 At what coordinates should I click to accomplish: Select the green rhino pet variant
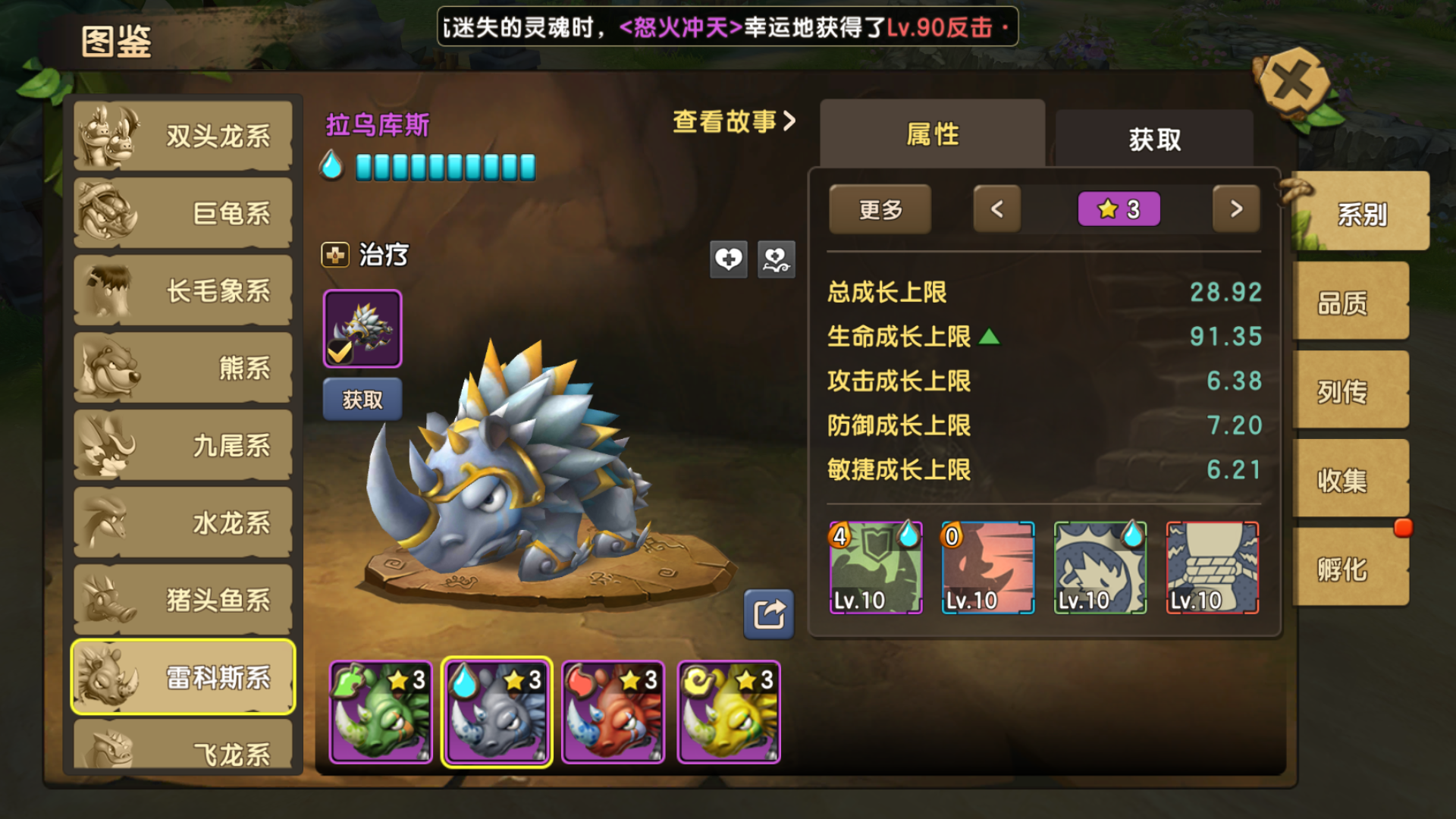381,712
